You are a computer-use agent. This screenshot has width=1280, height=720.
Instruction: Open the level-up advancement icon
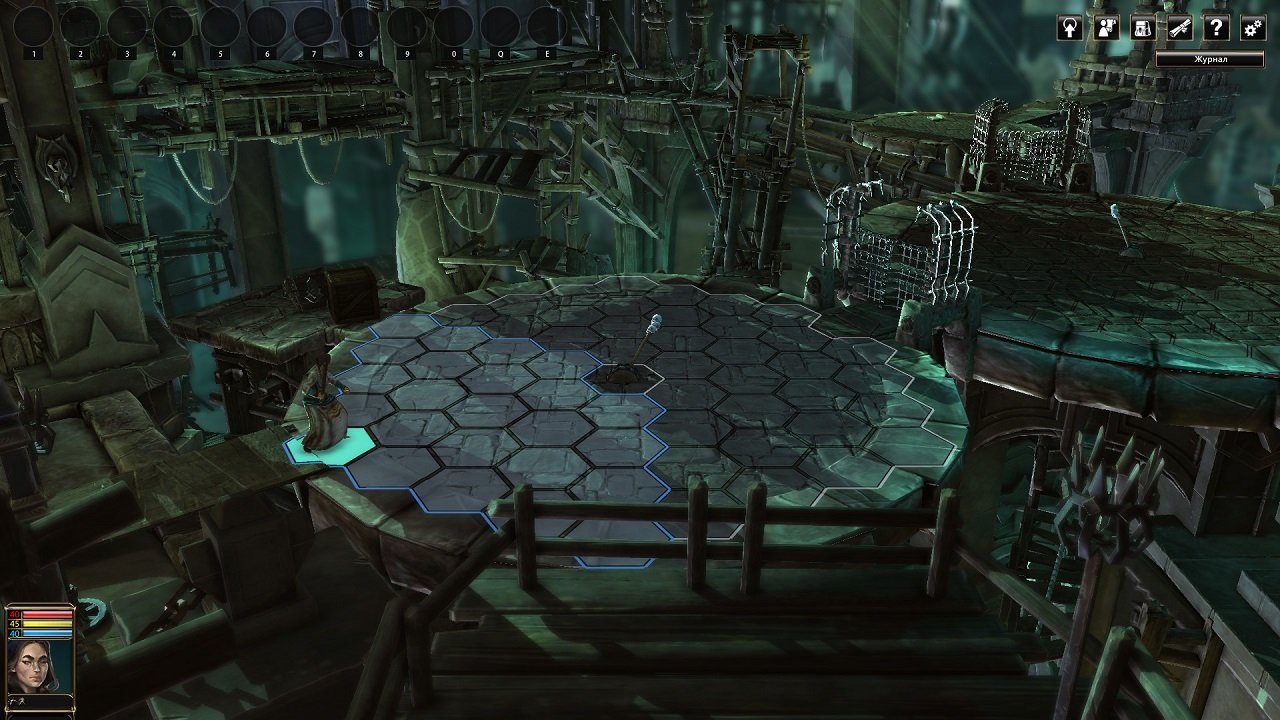(x=1070, y=28)
